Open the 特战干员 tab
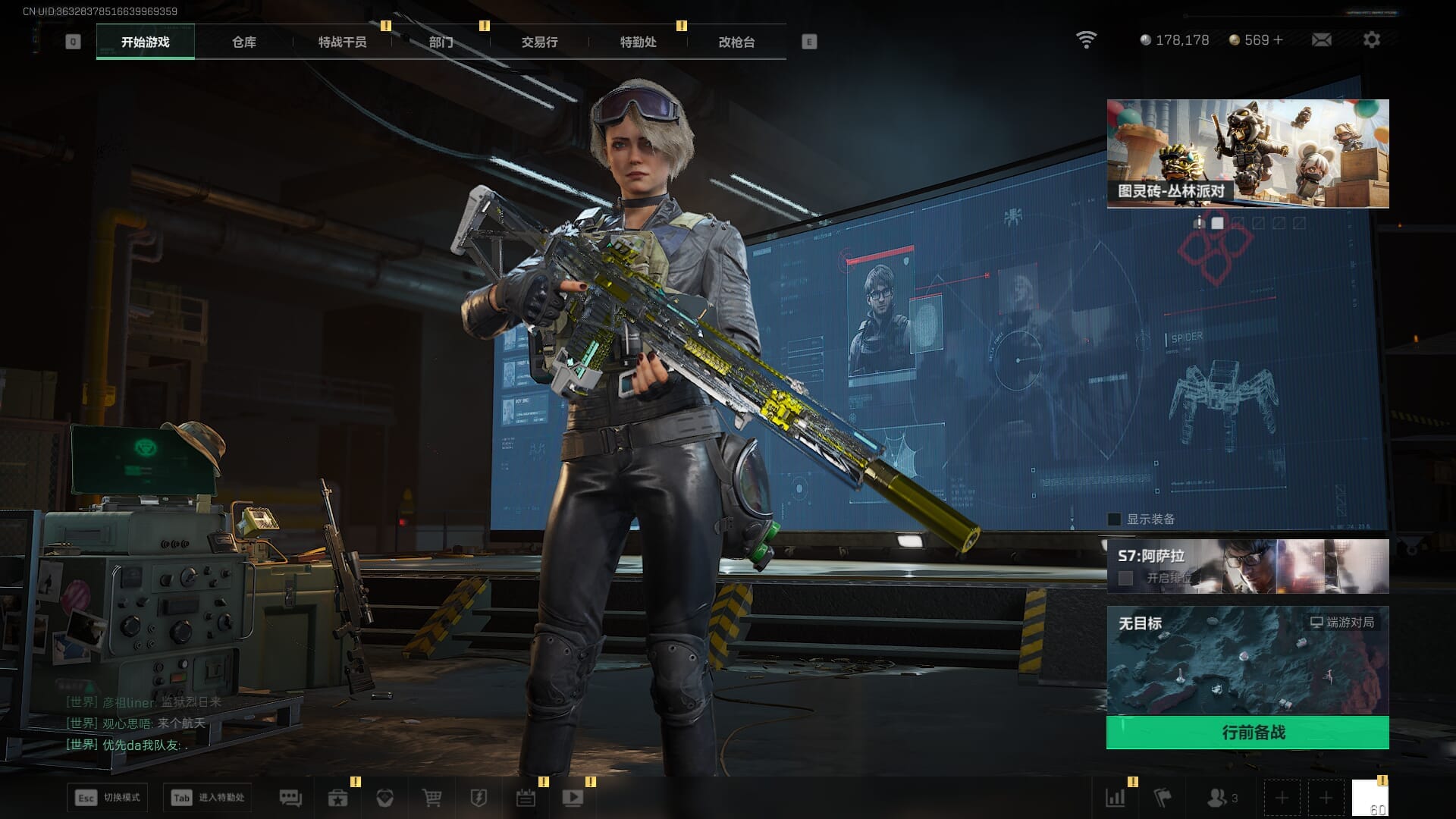Image resolution: width=1456 pixels, height=819 pixels. point(342,42)
